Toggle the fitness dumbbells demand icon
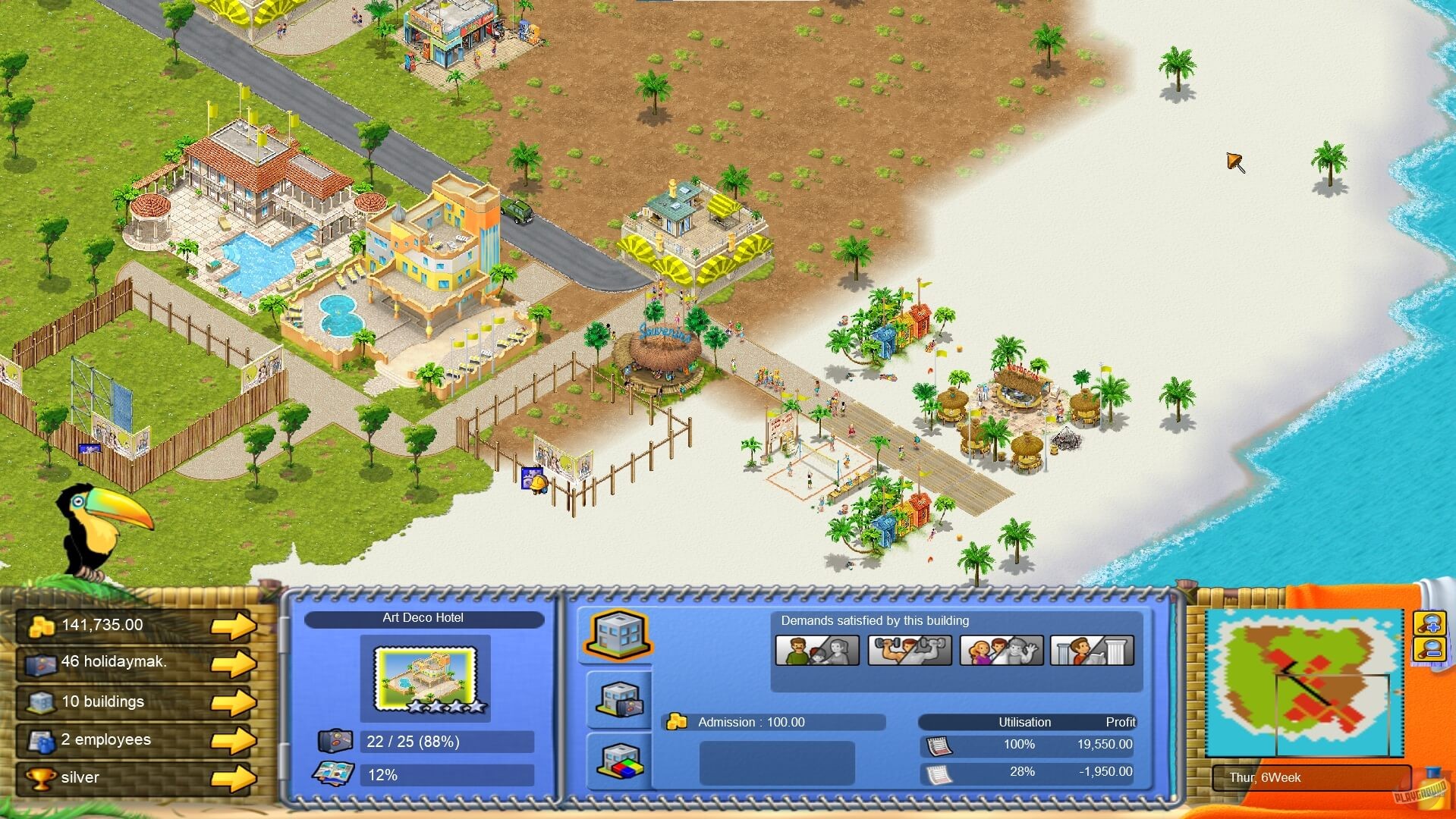 click(907, 650)
